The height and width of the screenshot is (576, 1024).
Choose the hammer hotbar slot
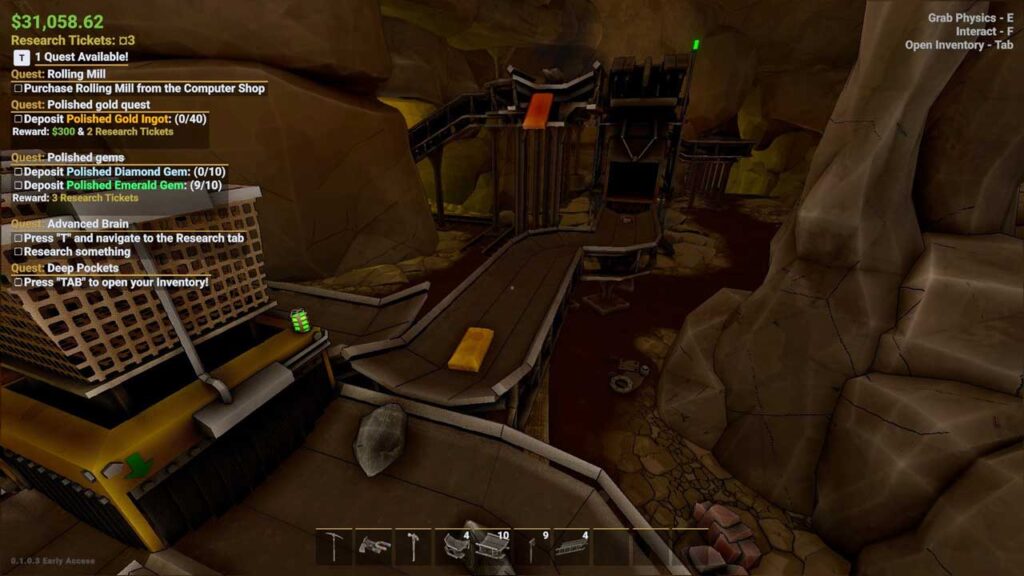click(413, 546)
